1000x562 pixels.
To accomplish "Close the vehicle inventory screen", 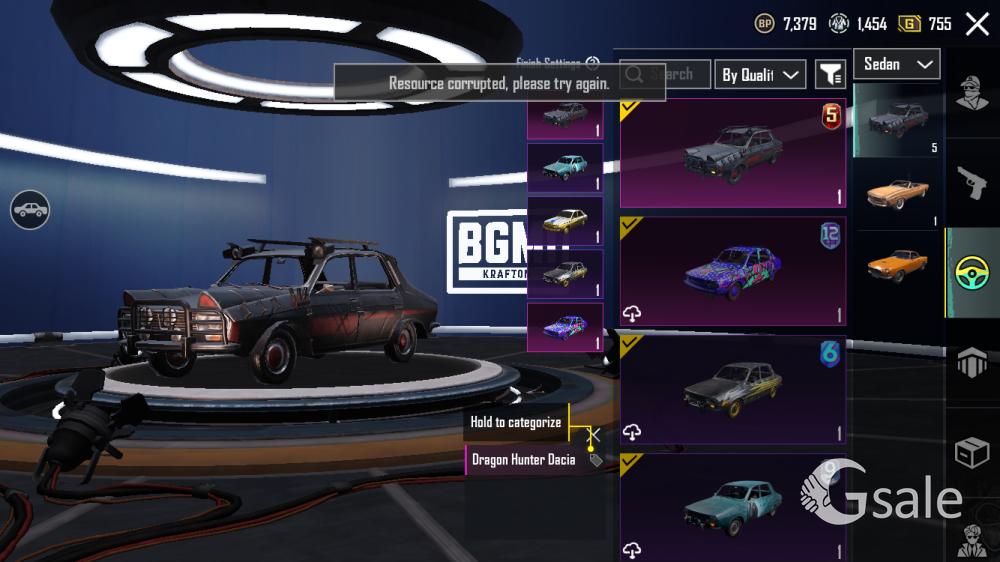I will (x=977, y=24).
